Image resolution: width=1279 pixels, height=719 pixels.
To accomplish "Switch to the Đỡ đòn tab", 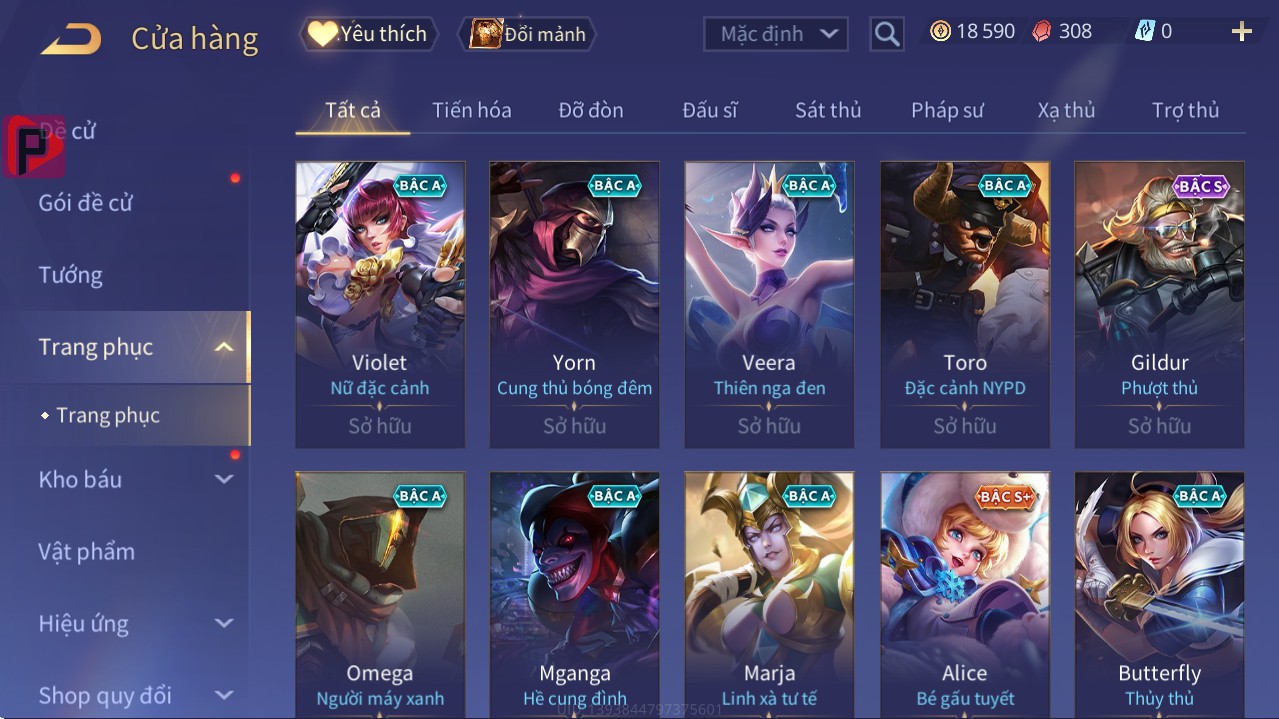I will (x=590, y=110).
